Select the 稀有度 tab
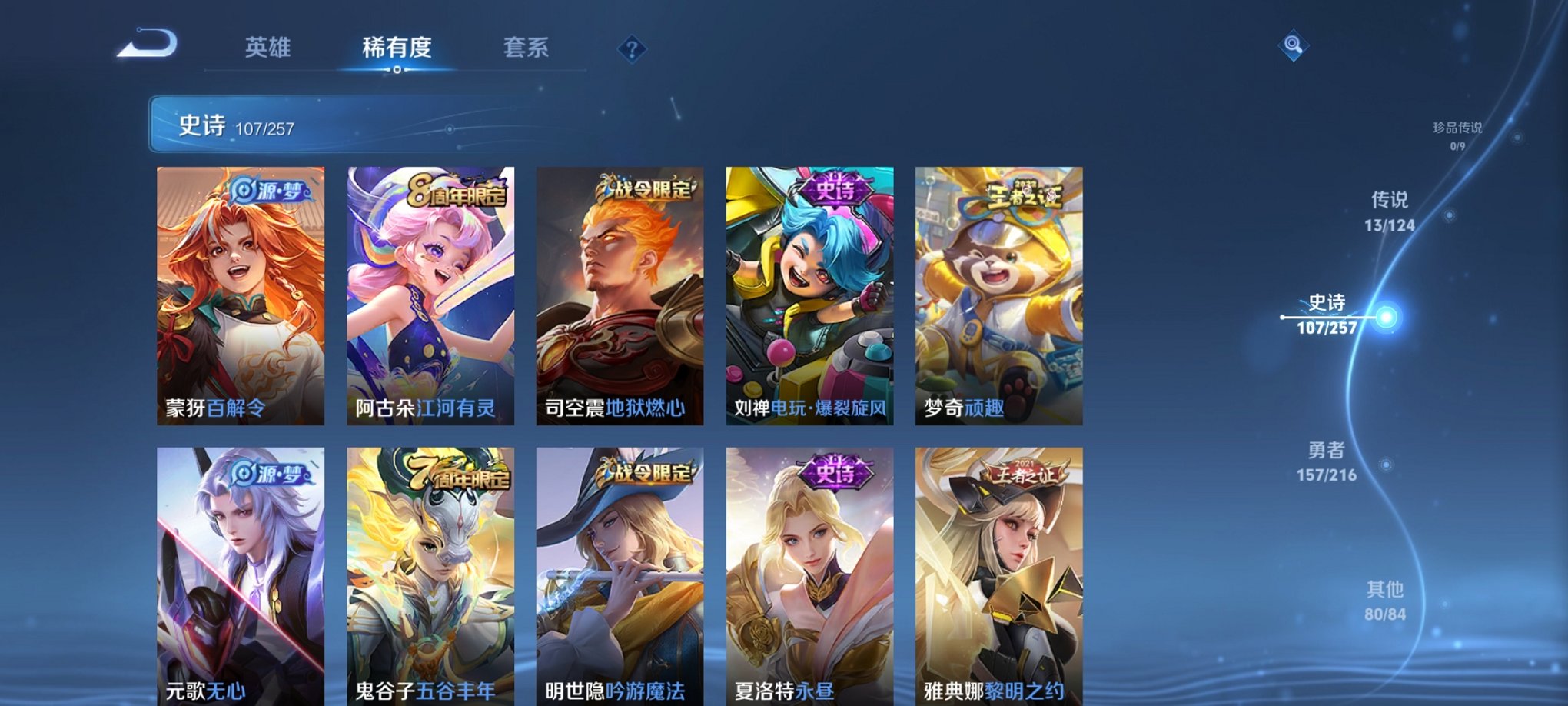Image resolution: width=1568 pixels, height=706 pixels. click(396, 48)
